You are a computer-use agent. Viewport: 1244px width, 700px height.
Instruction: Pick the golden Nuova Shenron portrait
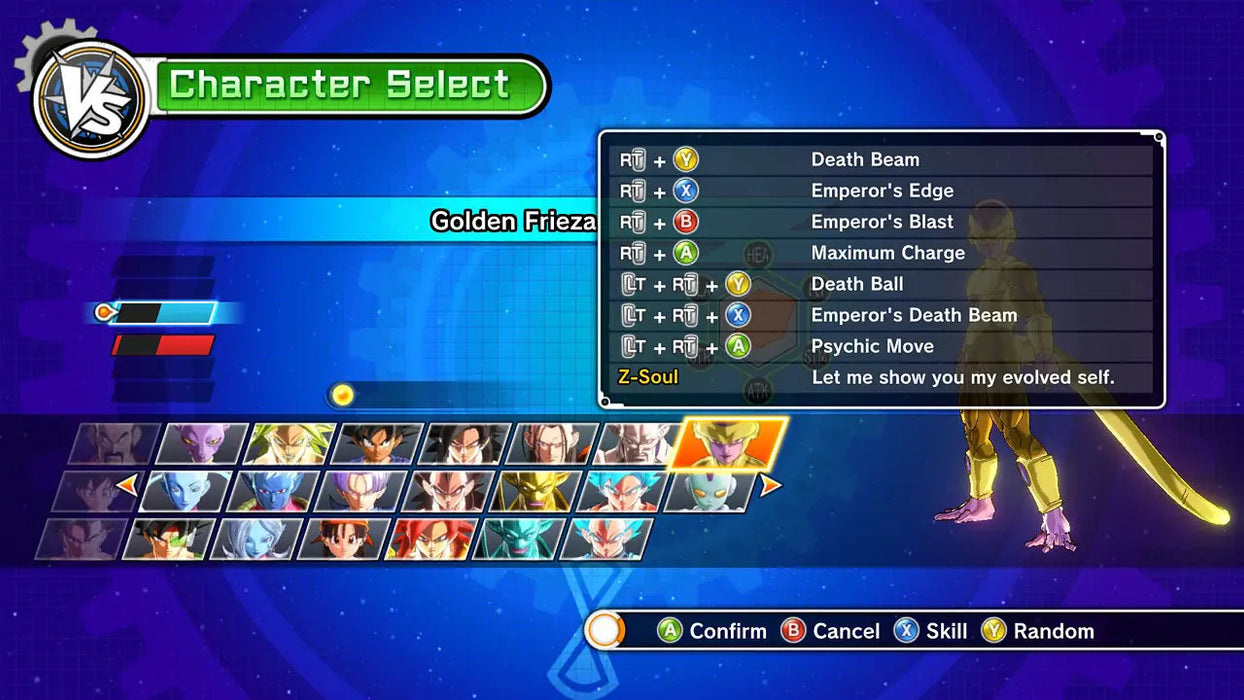(535, 491)
